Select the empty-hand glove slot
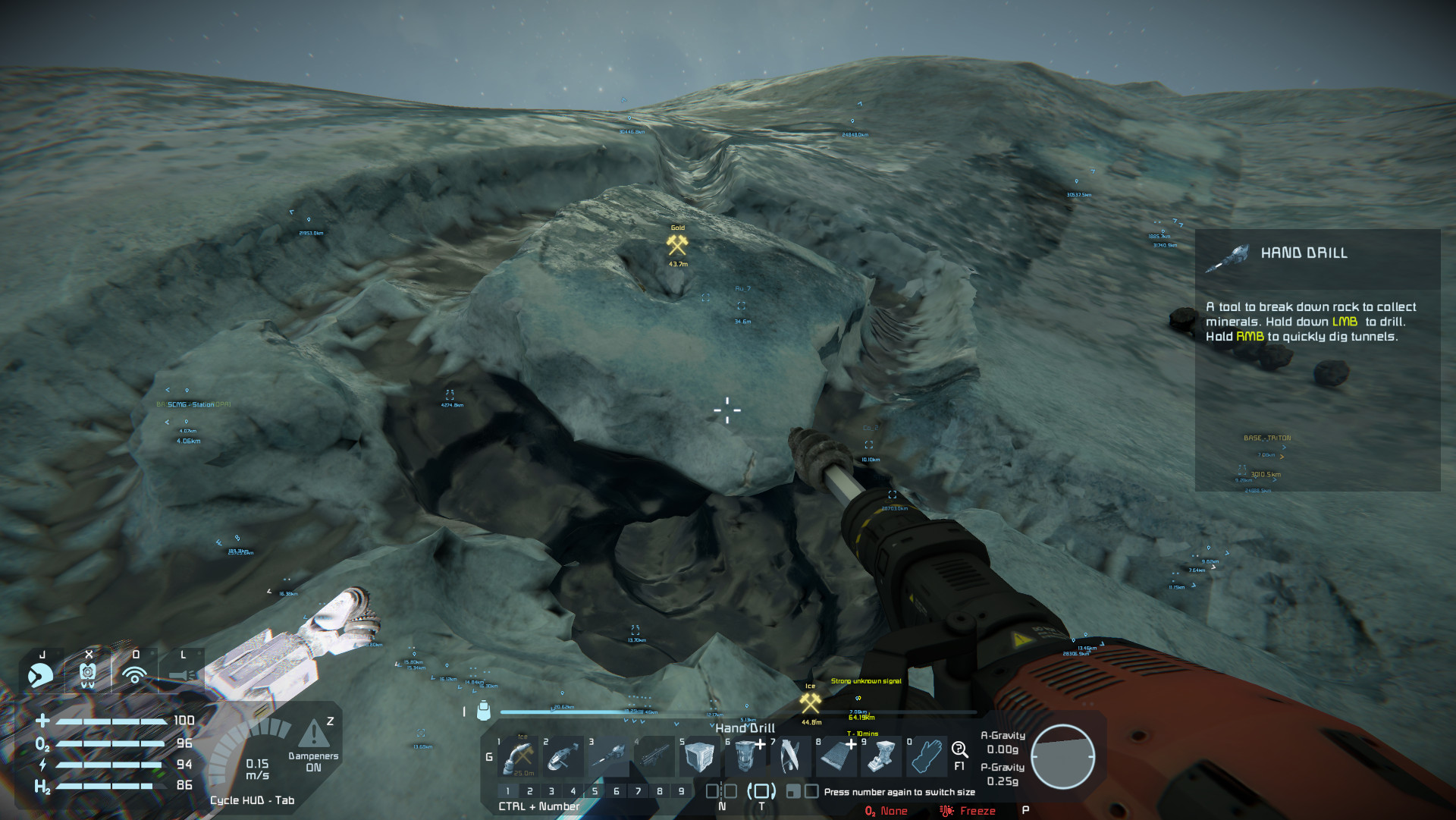 pos(927,756)
